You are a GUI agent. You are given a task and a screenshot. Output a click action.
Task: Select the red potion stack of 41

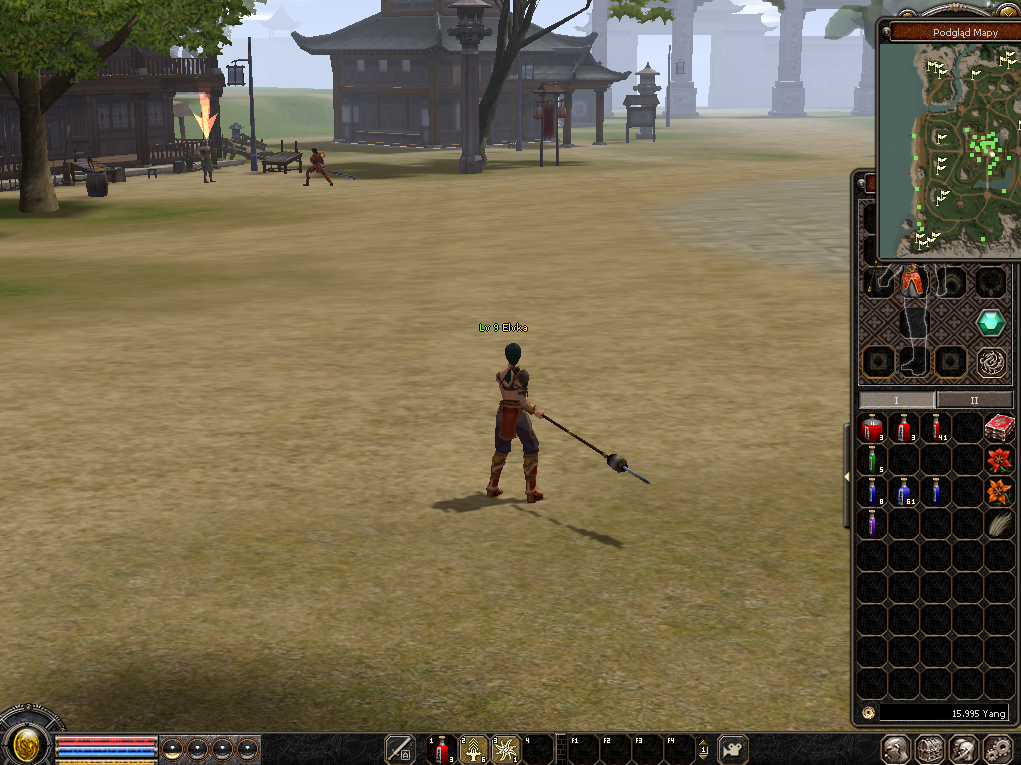936,429
